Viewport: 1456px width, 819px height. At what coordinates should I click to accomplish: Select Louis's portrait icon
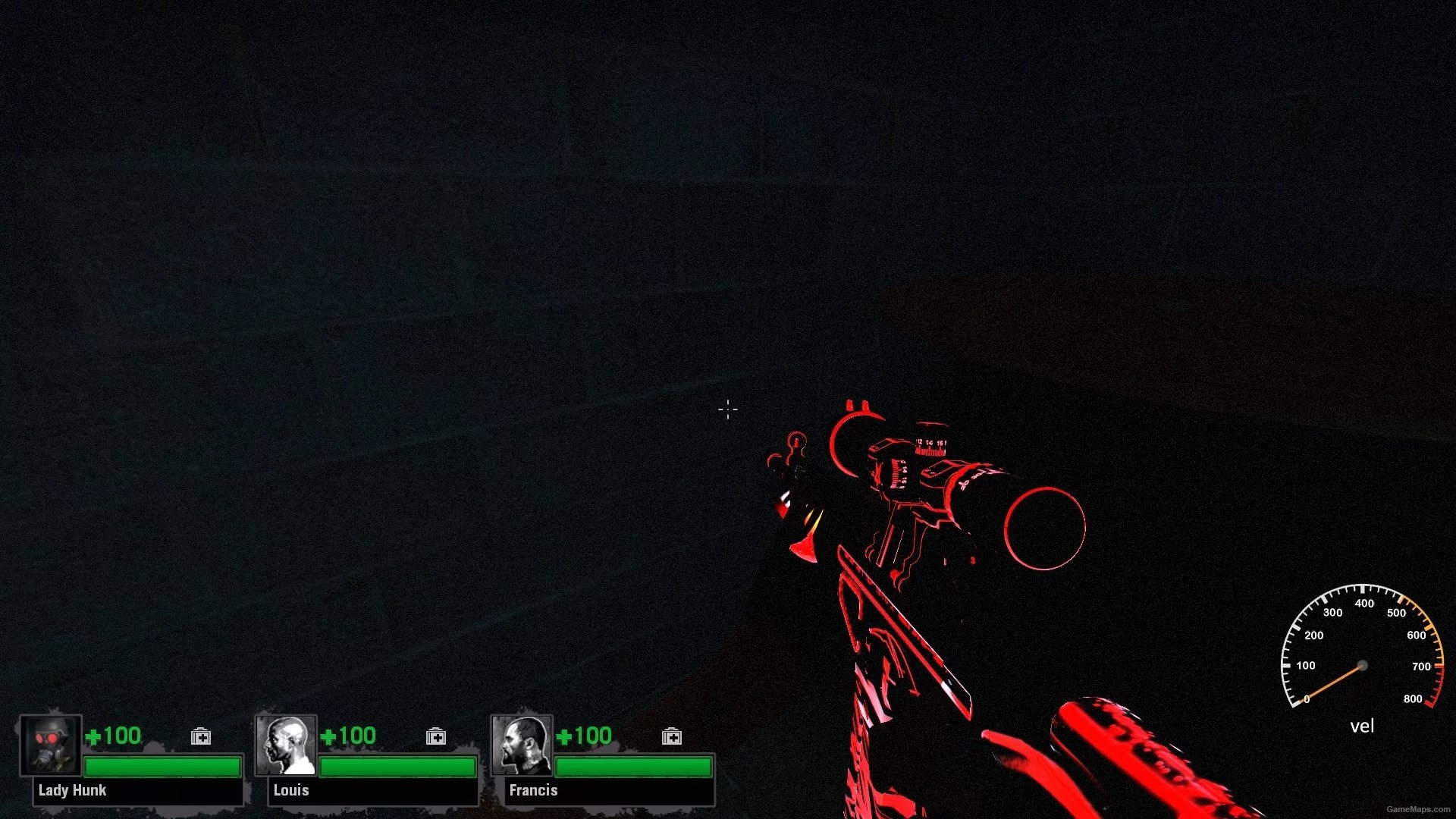tap(286, 747)
